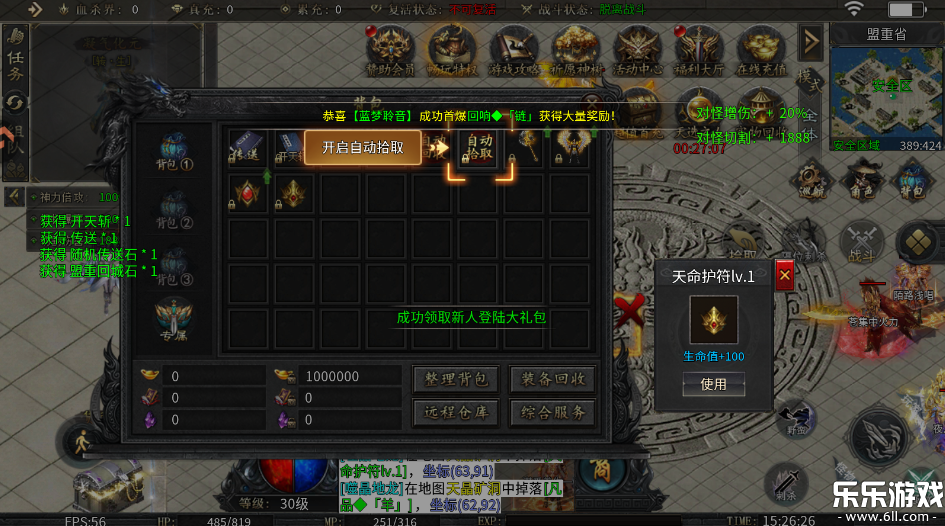Select the 自动拾取 item slot in the bag

point(480,148)
